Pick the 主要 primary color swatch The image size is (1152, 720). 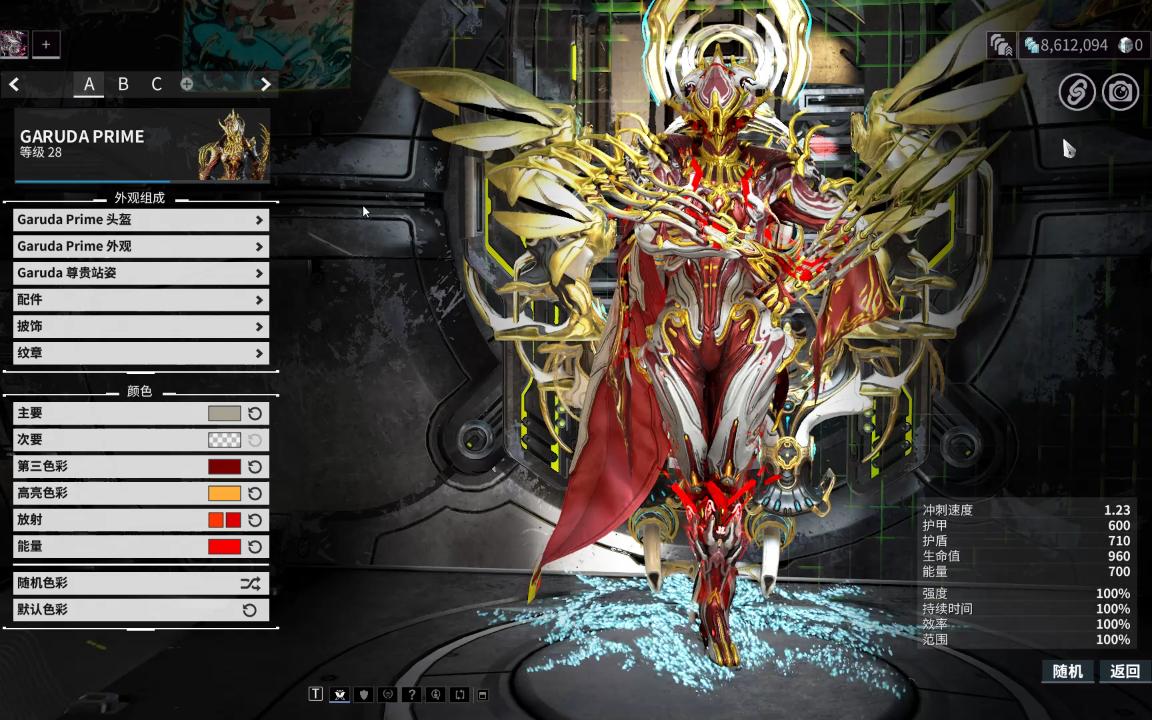(224, 413)
